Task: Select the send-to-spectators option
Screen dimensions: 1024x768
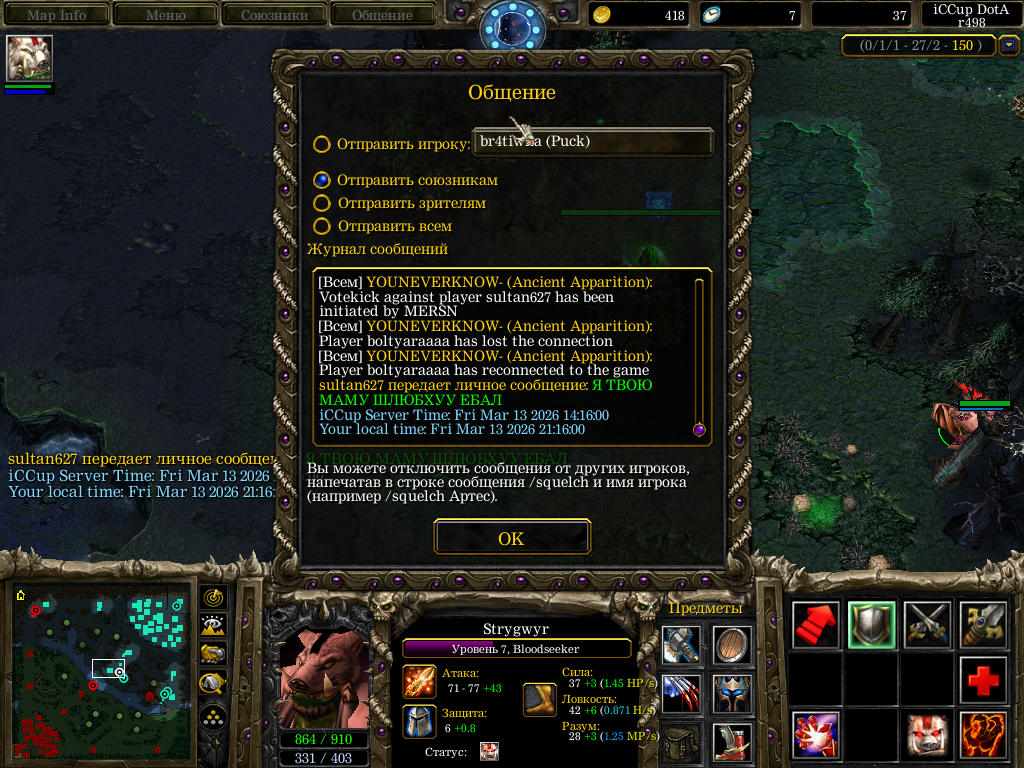Action: click(x=322, y=203)
